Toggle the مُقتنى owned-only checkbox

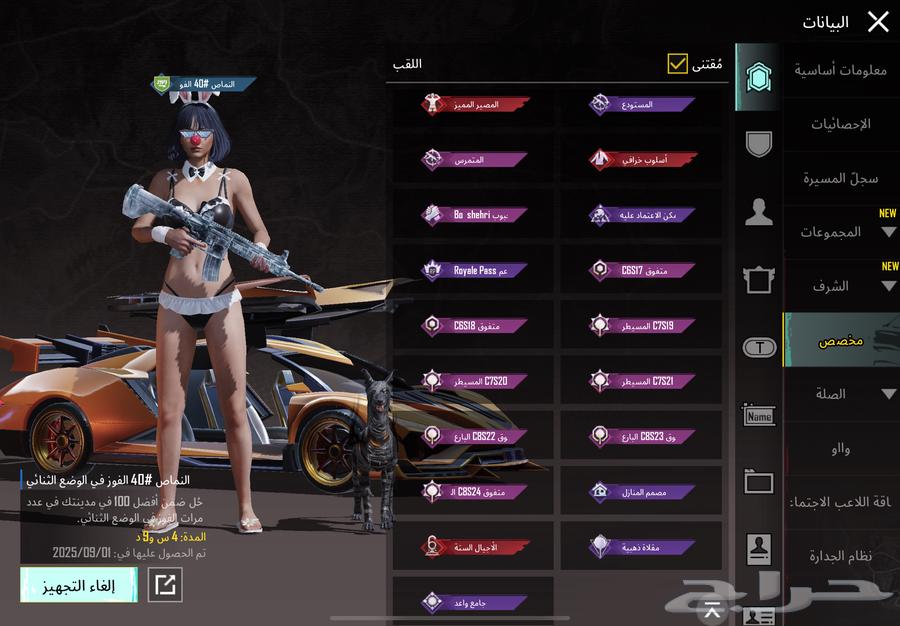678,65
